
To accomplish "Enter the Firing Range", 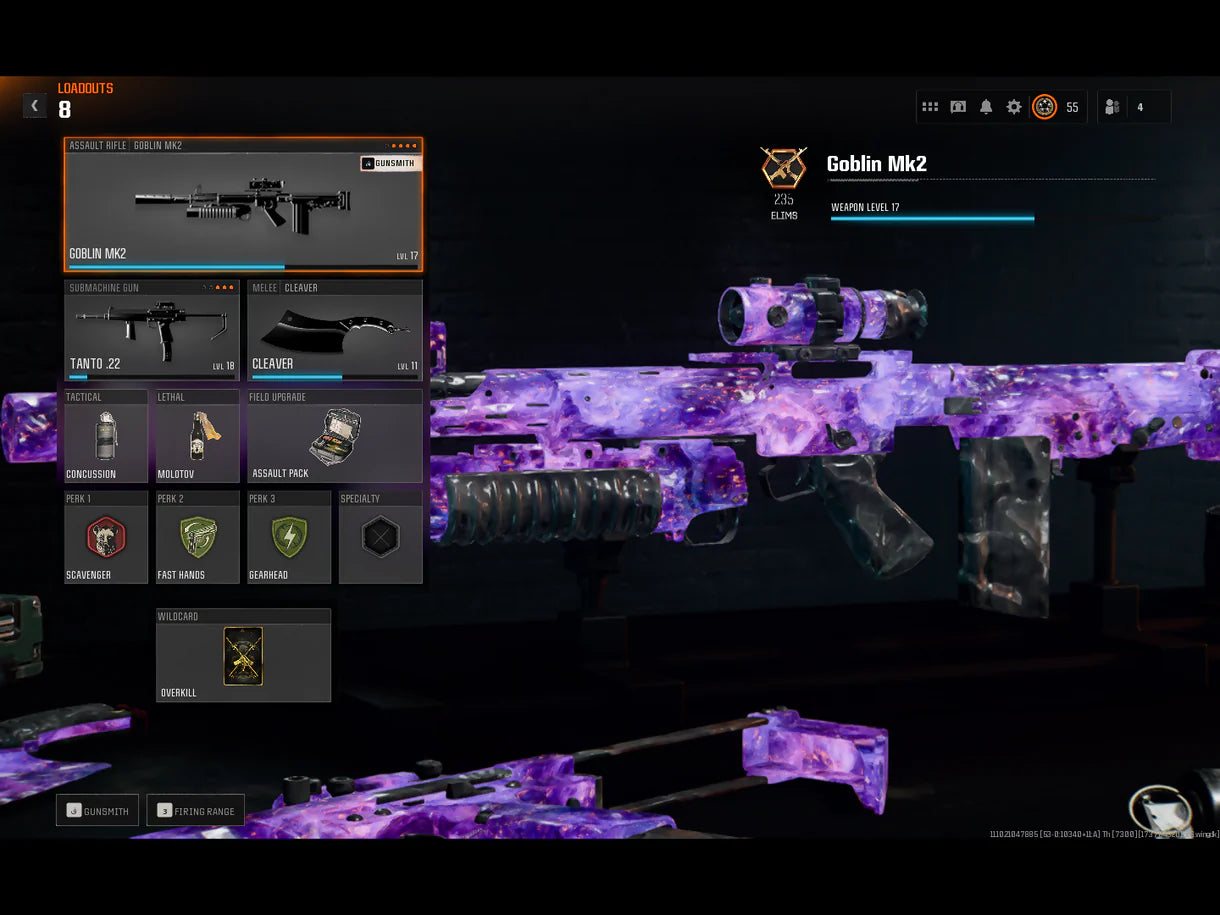I will click(195, 811).
